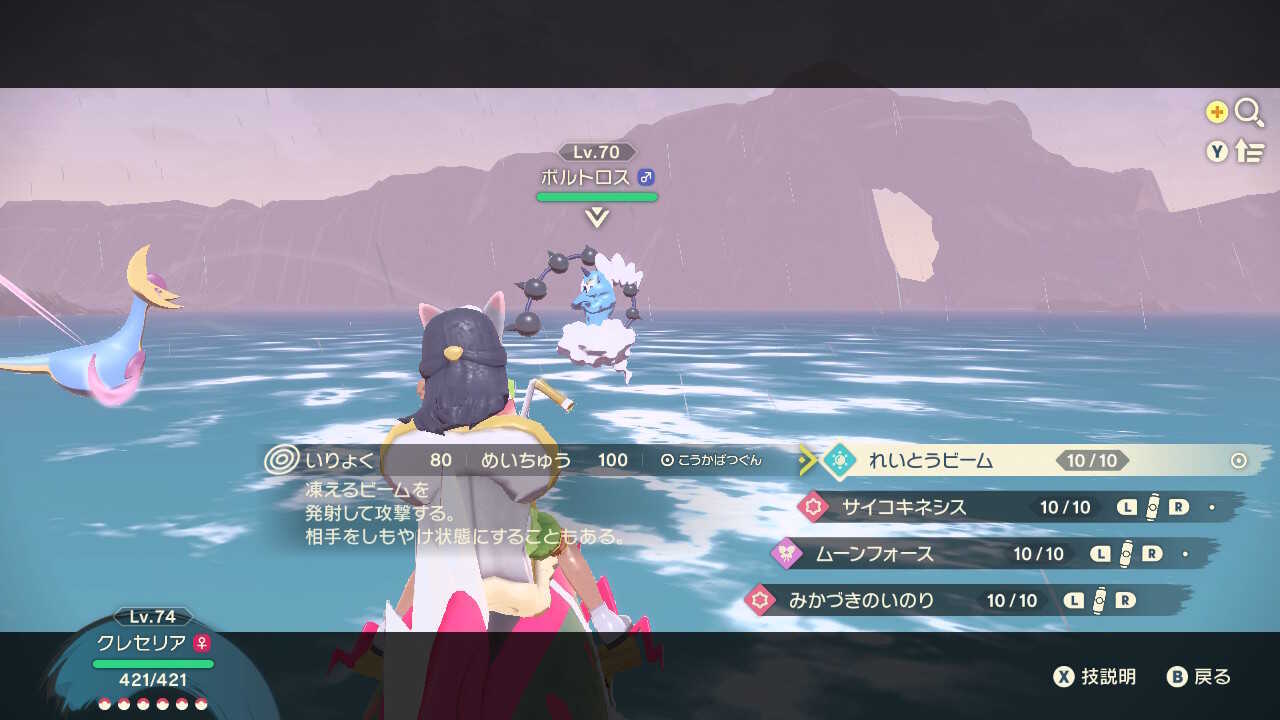The image size is (1280, 720).
Task: Click the target circle on れいとうビーム row
Action: (1237, 458)
